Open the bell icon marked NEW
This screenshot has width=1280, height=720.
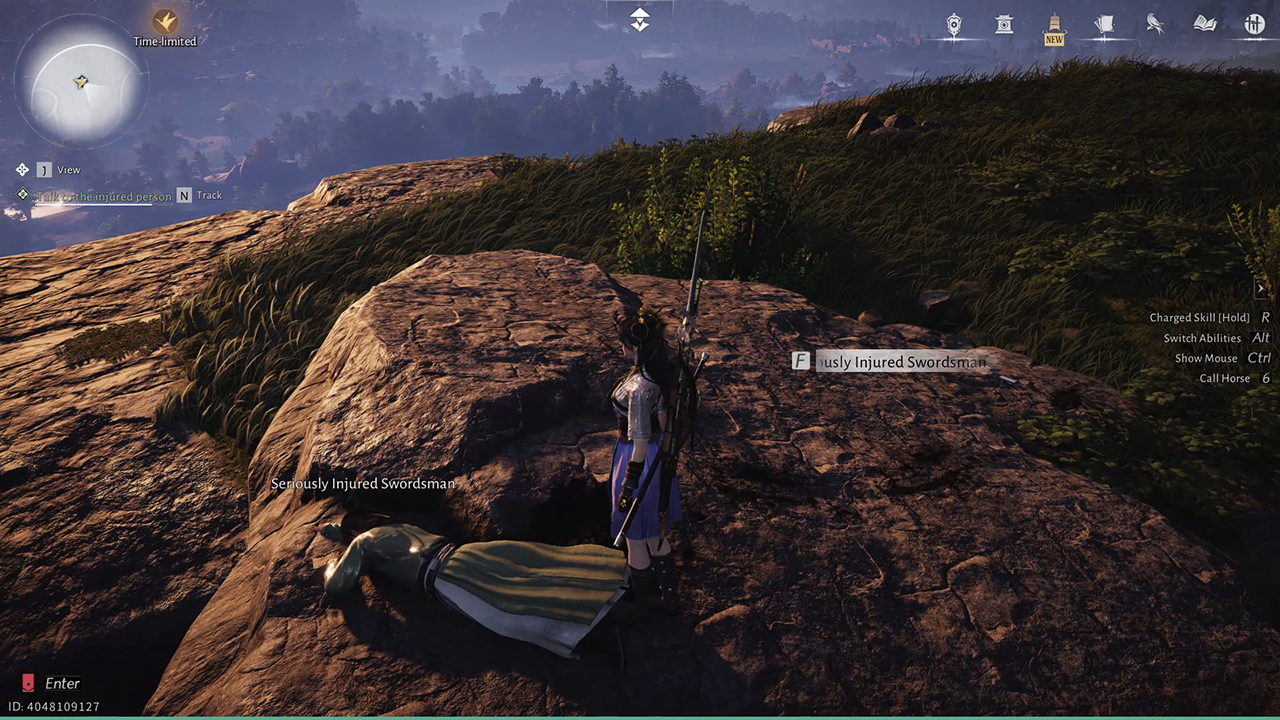point(1054,25)
